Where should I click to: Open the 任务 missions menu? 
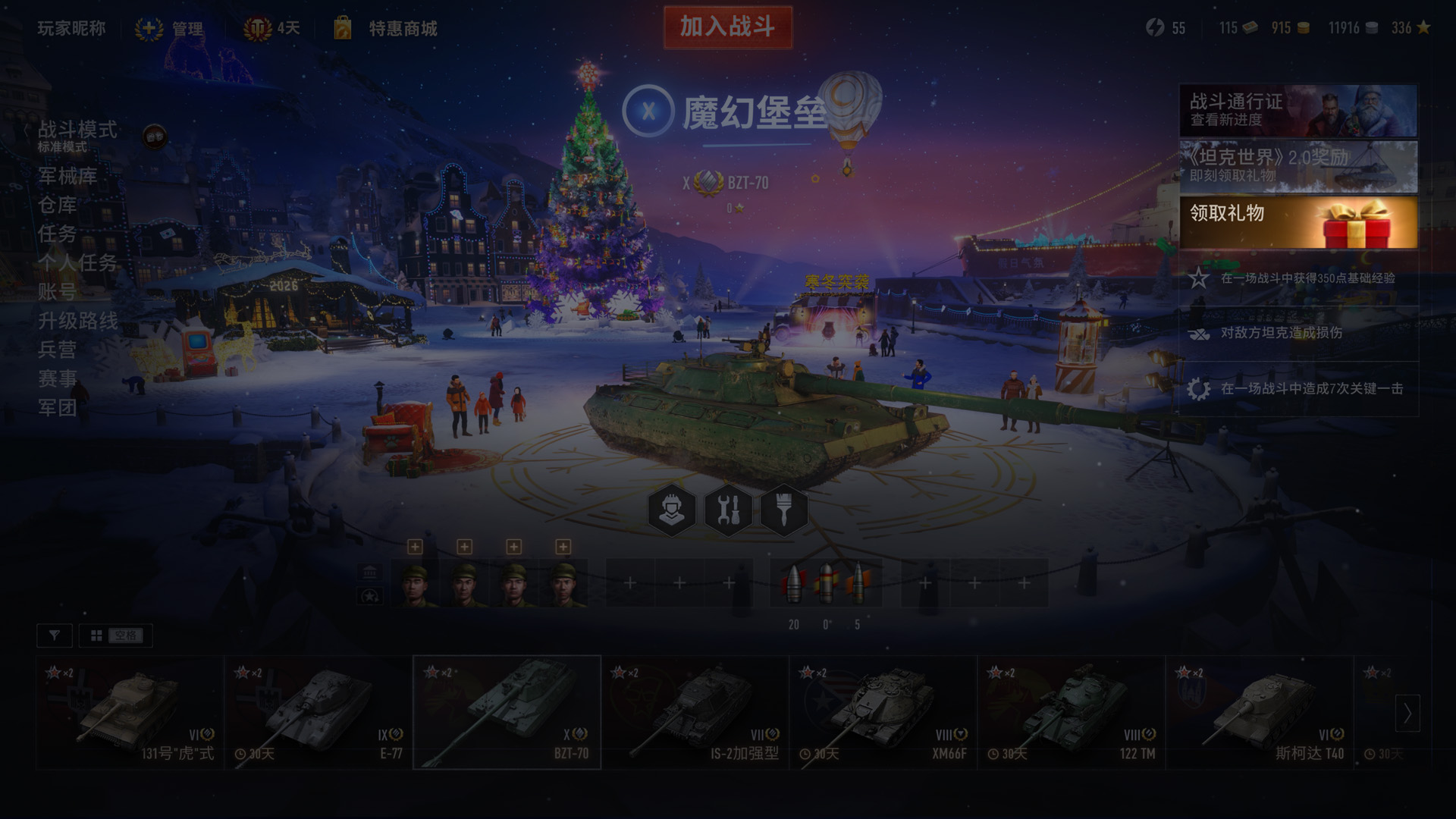[x=58, y=234]
